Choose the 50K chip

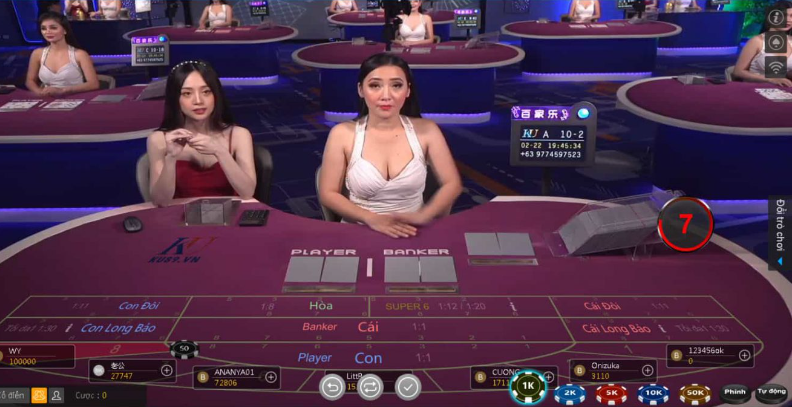pyautogui.click(x=694, y=394)
